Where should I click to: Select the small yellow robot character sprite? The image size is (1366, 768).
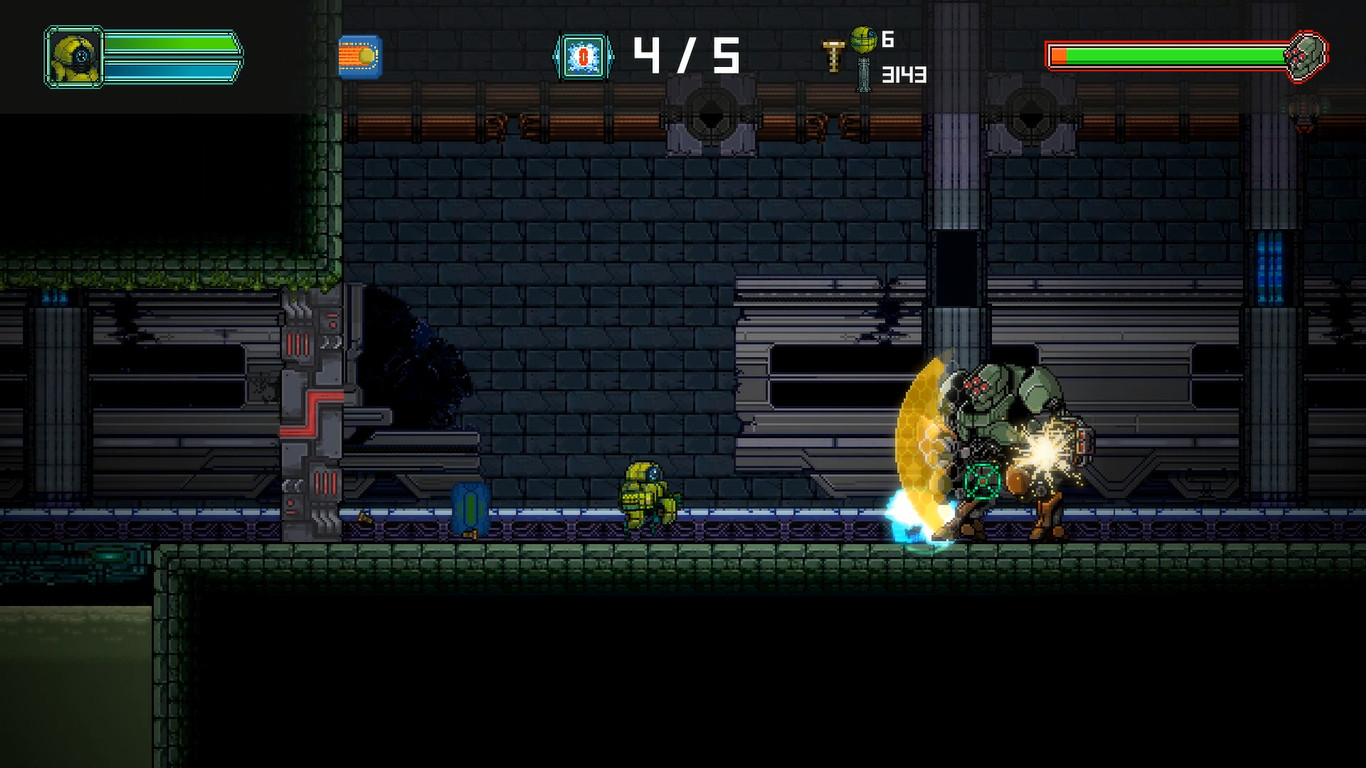pyautogui.click(x=646, y=497)
